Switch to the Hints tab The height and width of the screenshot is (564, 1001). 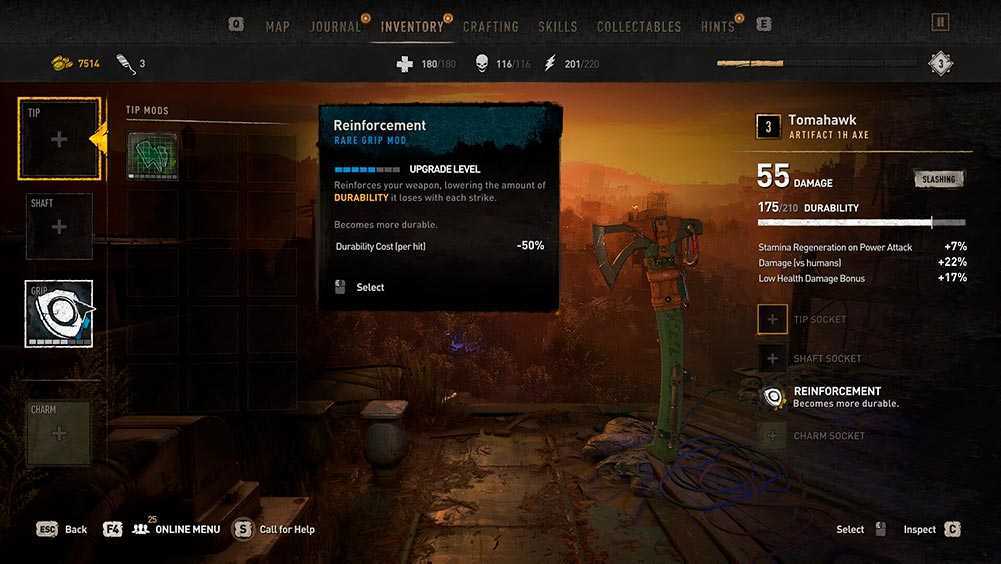[718, 27]
